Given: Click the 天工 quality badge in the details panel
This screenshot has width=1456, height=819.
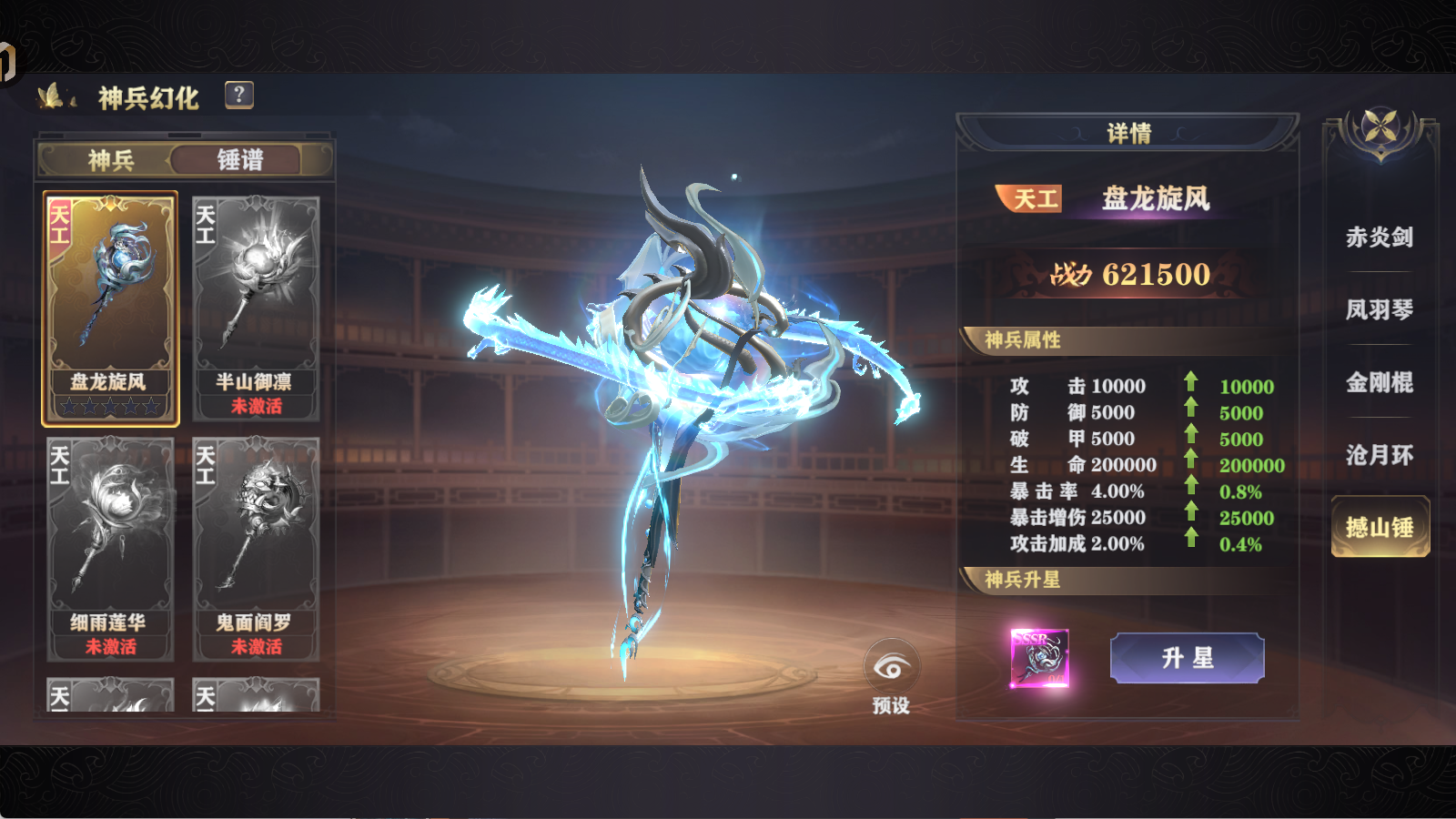Looking at the screenshot, I should [x=1030, y=198].
